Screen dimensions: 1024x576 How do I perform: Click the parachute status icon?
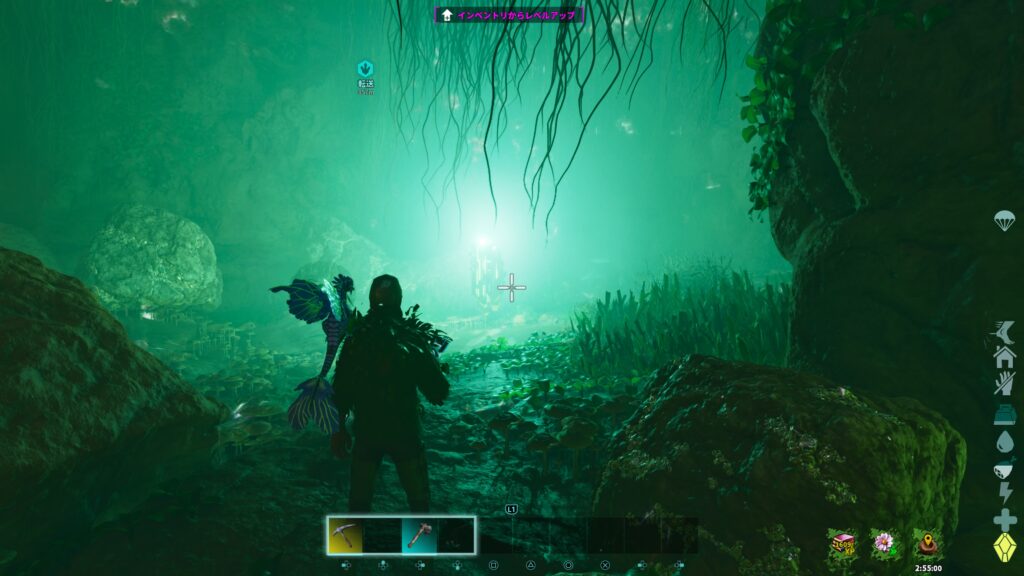(x=1004, y=221)
